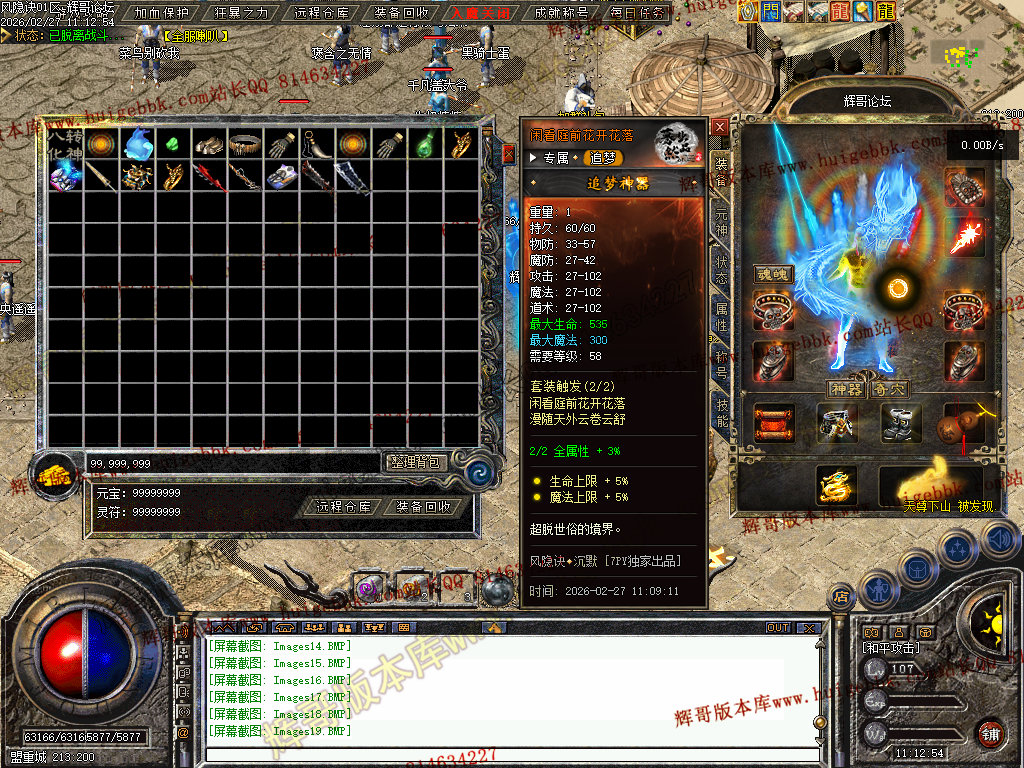
Task: Open the red 人民天阁 top button
Action: tap(480, 13)
